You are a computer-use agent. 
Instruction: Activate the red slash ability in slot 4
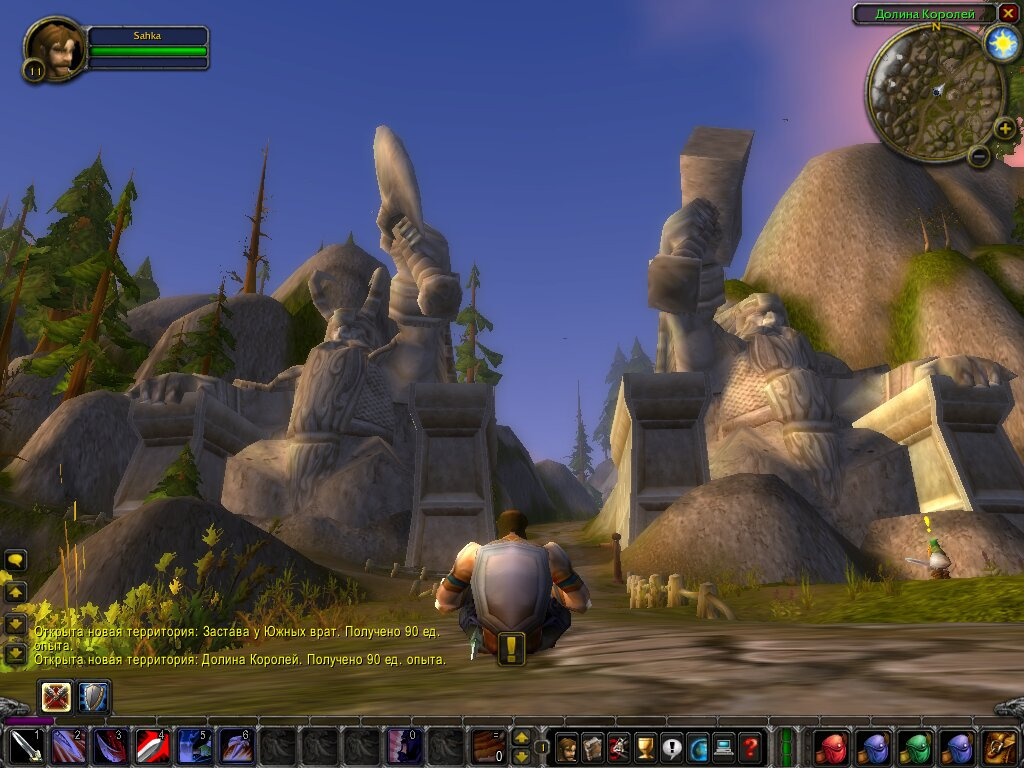152,747
